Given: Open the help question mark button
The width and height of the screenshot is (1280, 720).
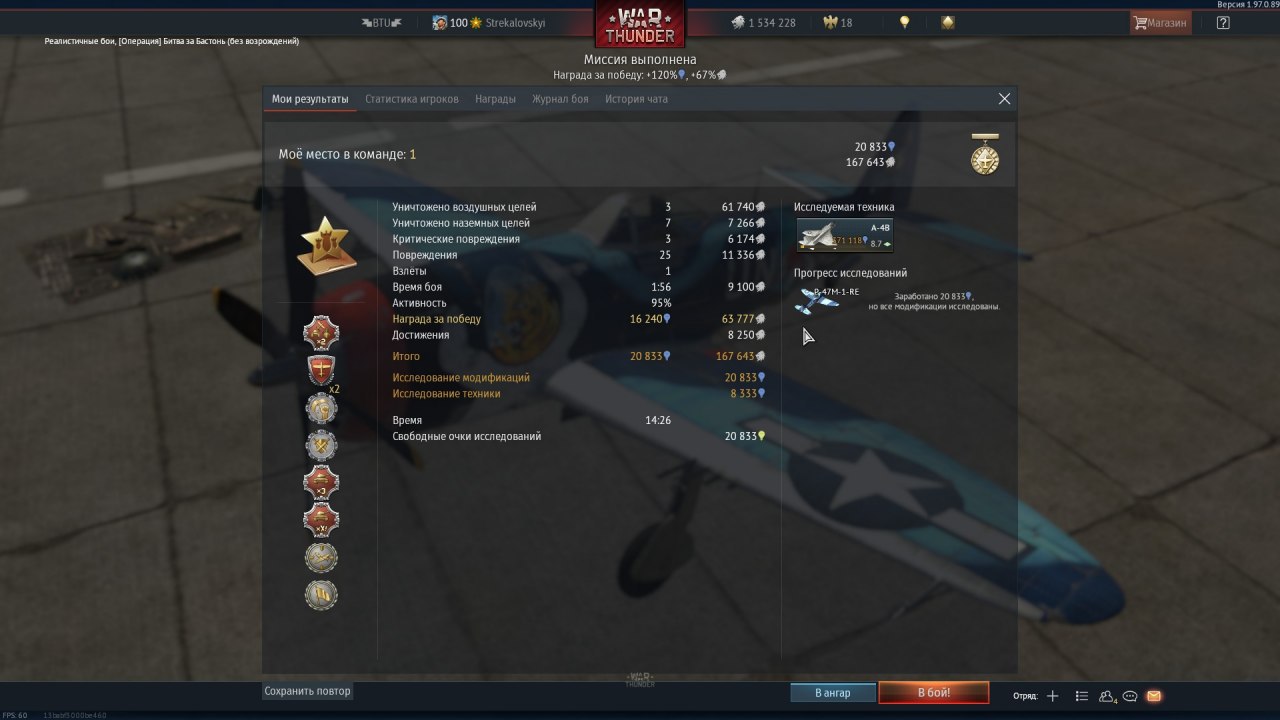Looking at the screenshot, I should coord(1223,23).
